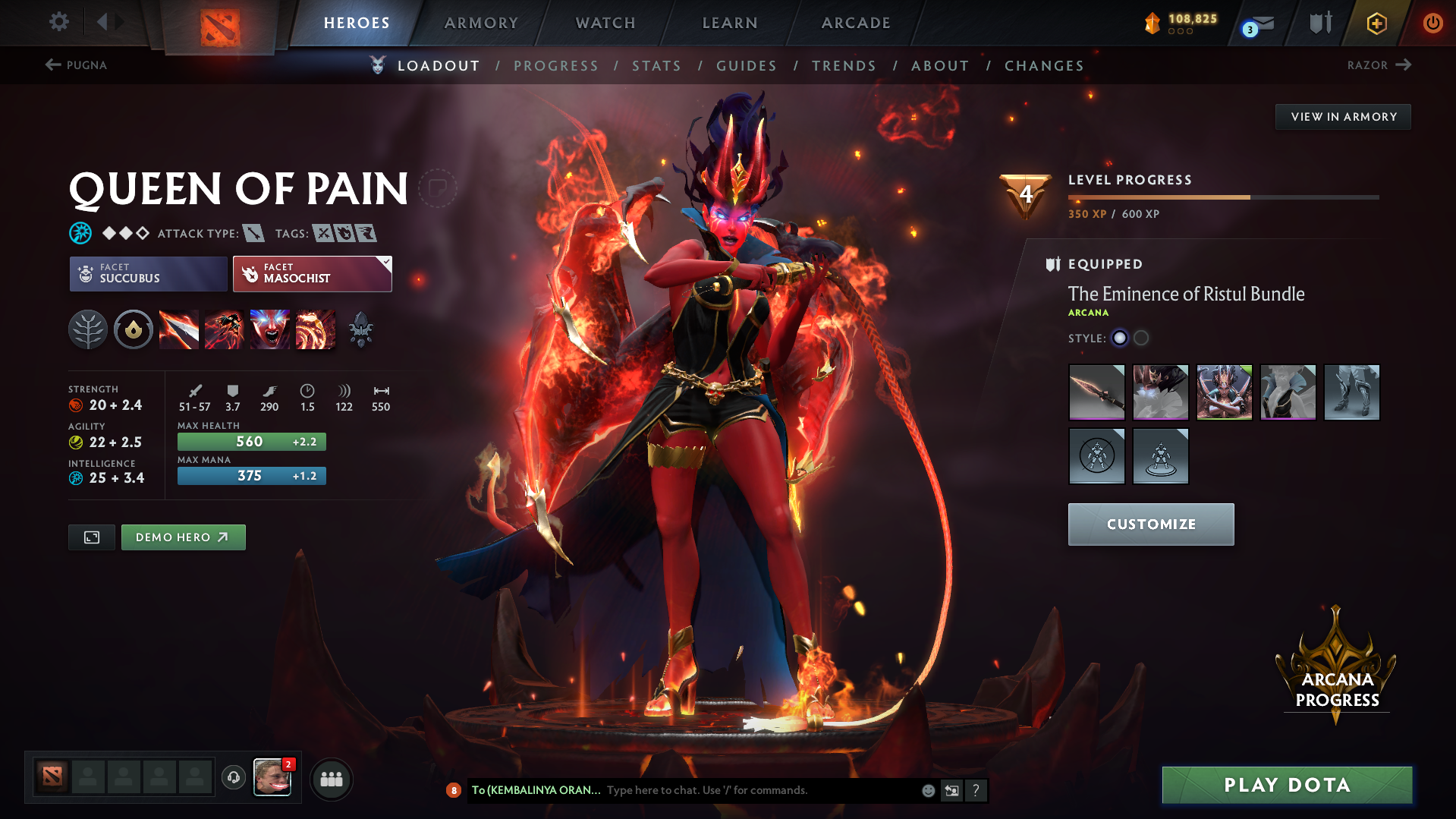Show the hero Stats section
The width and height of the screenshot is (1456, 819).
[x=656, y=66]
